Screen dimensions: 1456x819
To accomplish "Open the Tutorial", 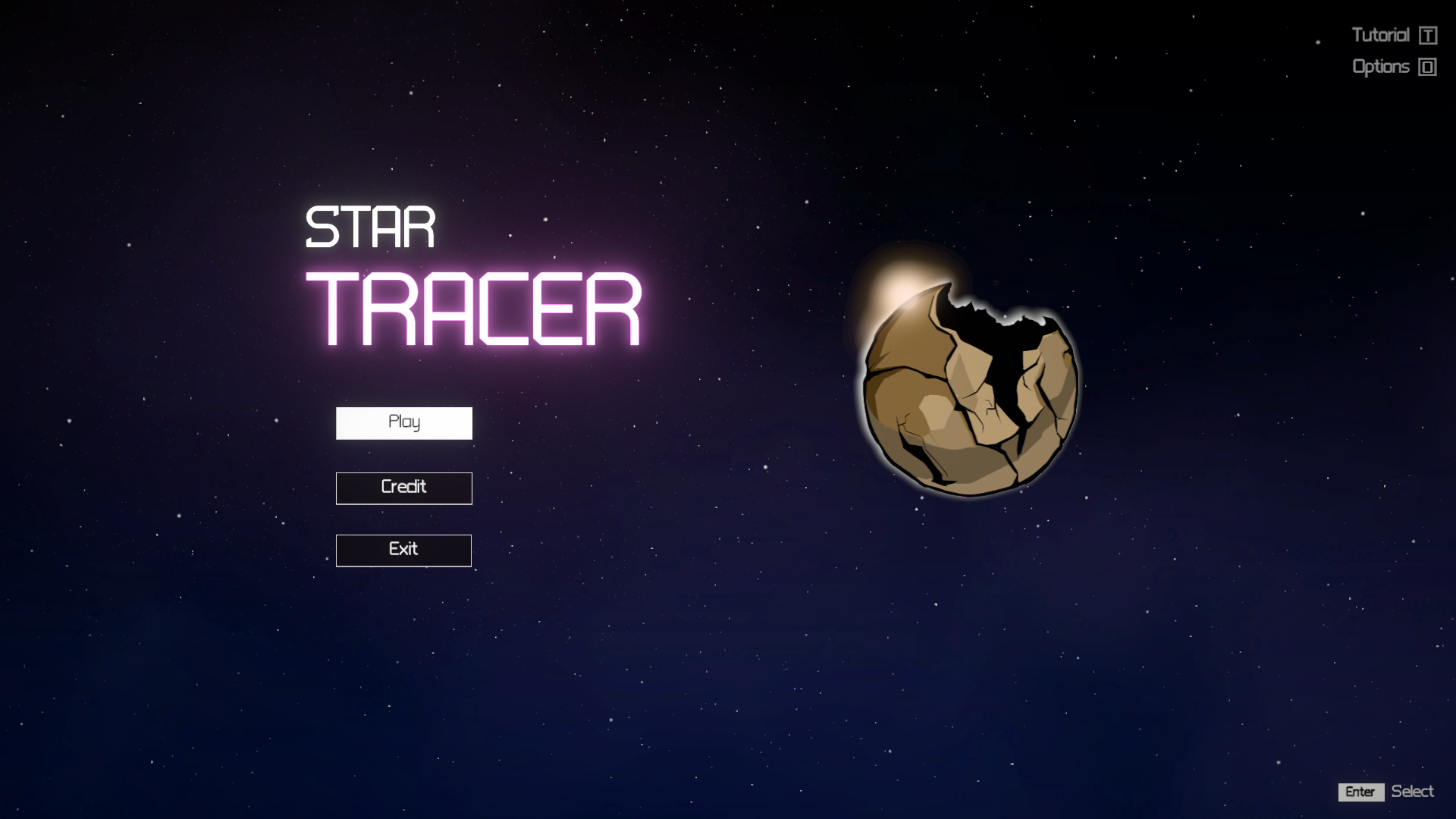I will tap(1393, 36).
